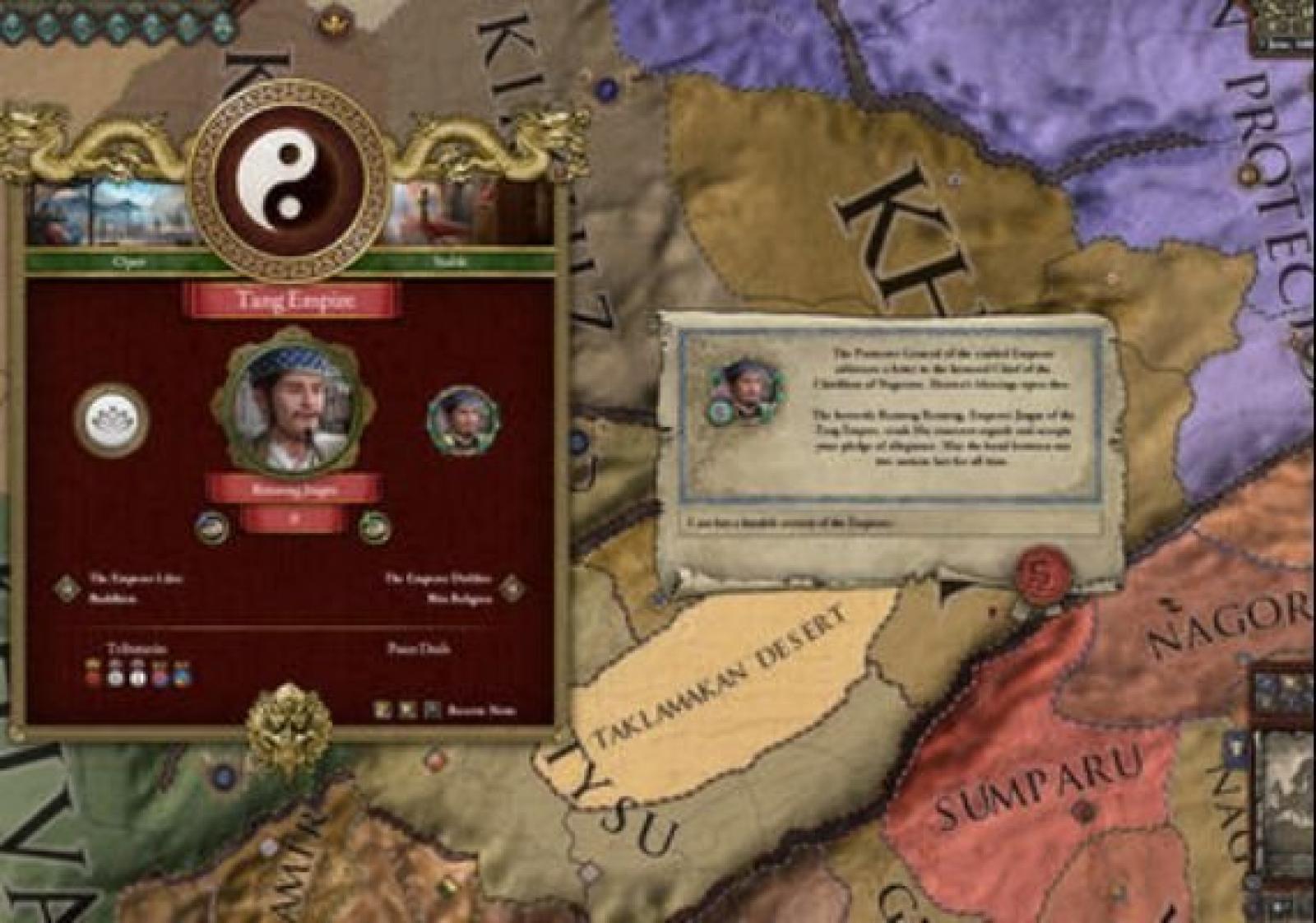Open the small character portrait beside the emperor
This screenshot has width=1316, height=923.
tap(463, 420)
